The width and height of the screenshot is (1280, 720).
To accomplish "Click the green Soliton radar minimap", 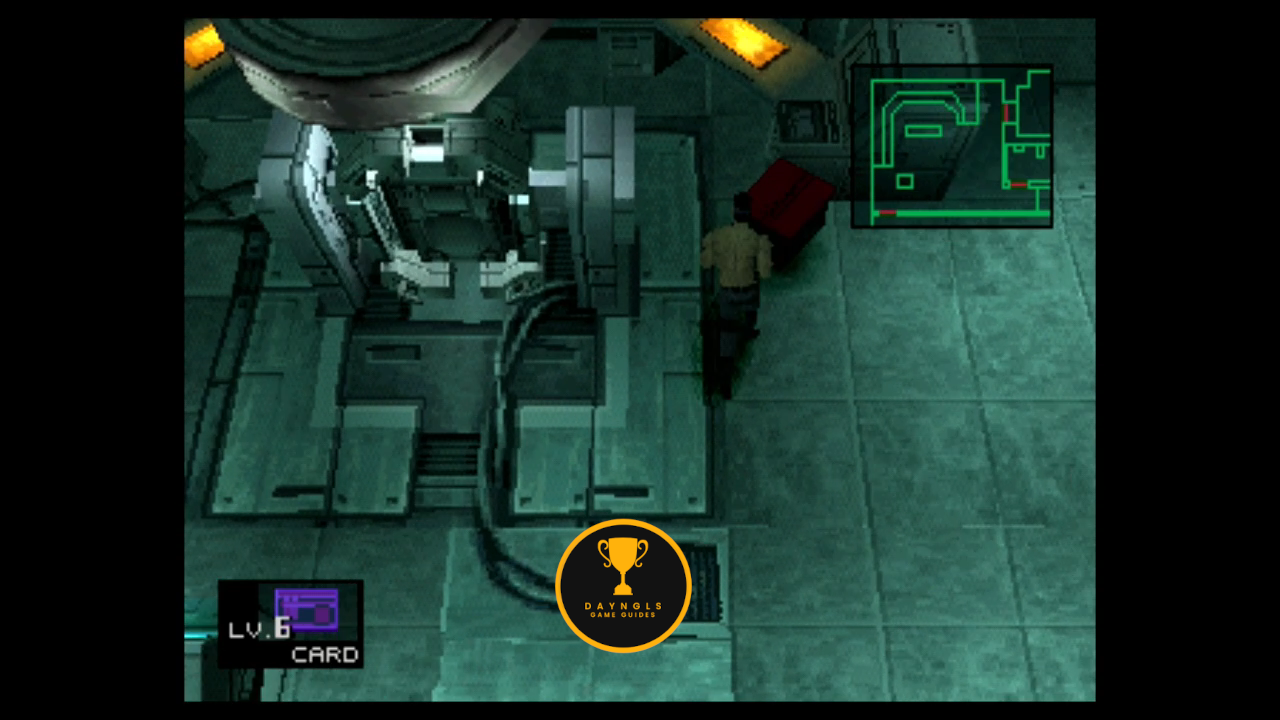I will click(951, 146).
